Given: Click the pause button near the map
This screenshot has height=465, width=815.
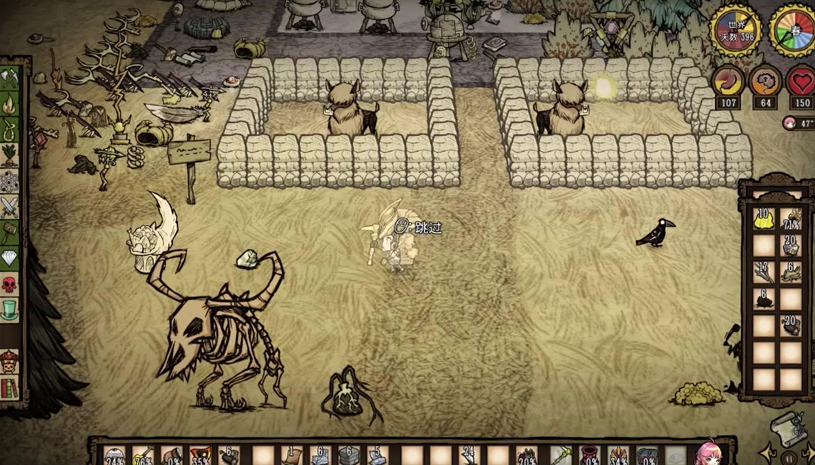Looking at the screenshot, I should click(x=790, y=458).
